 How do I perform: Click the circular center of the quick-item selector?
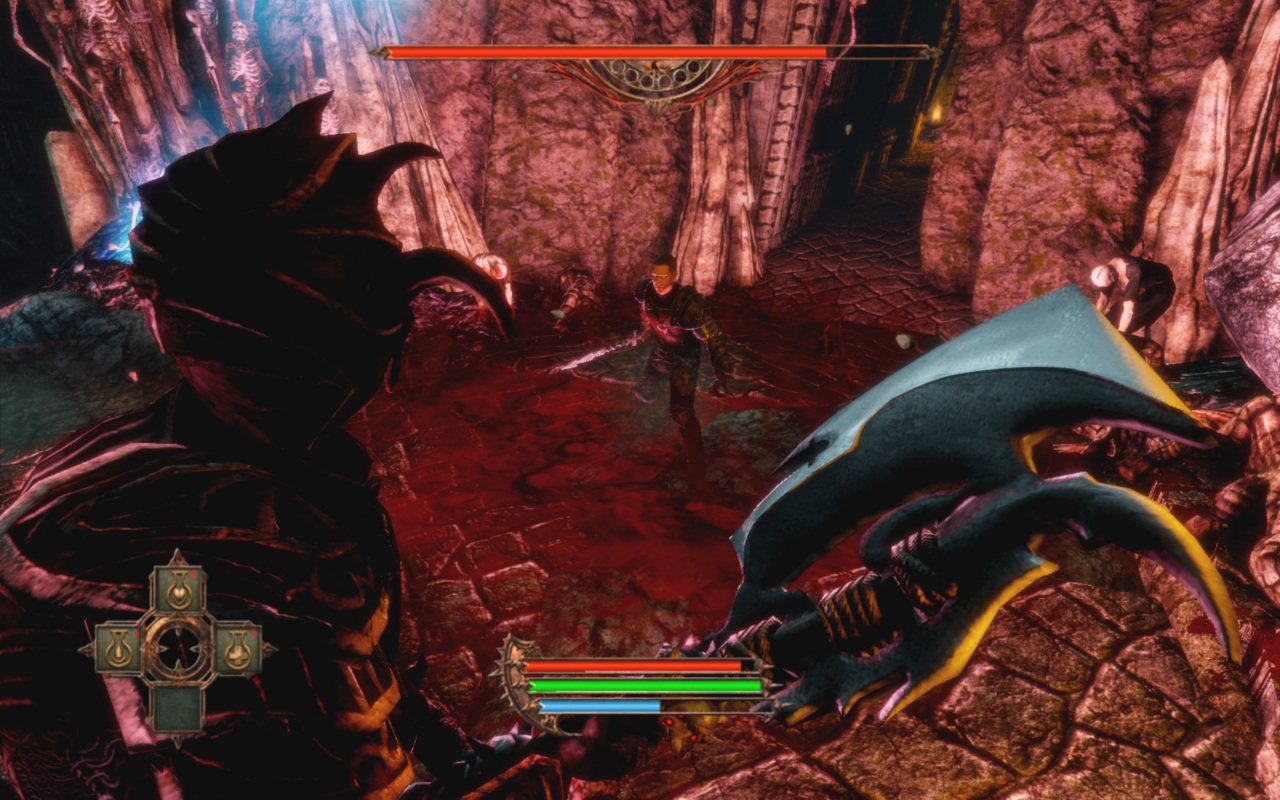[x=178, y=648]
